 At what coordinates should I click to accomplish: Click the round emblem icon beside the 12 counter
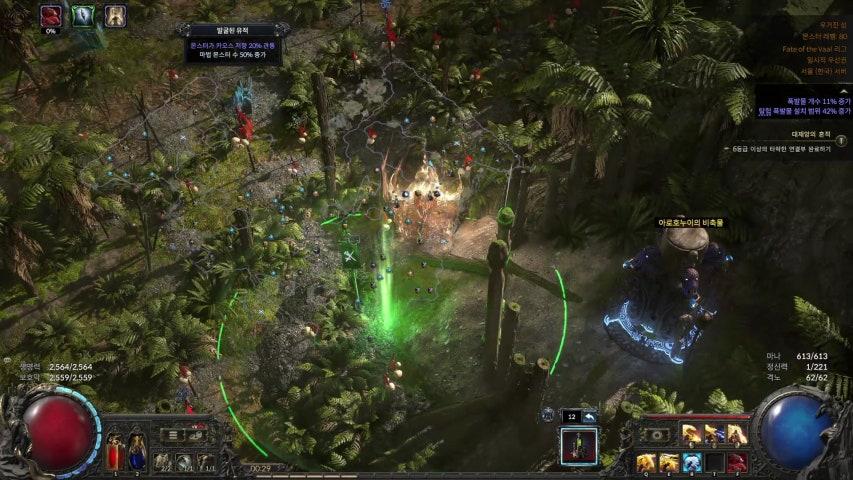pos(548,415)
